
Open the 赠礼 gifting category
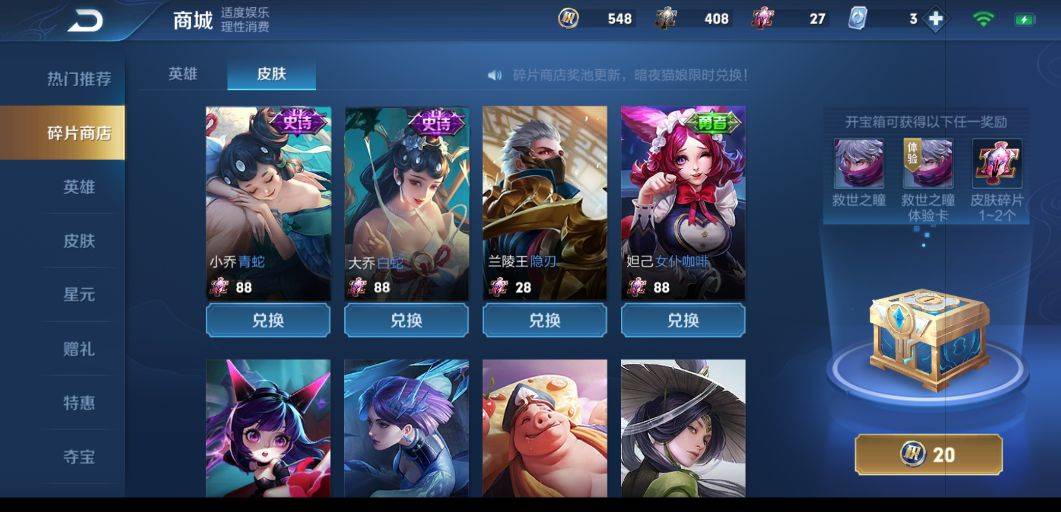pos(79,349)
